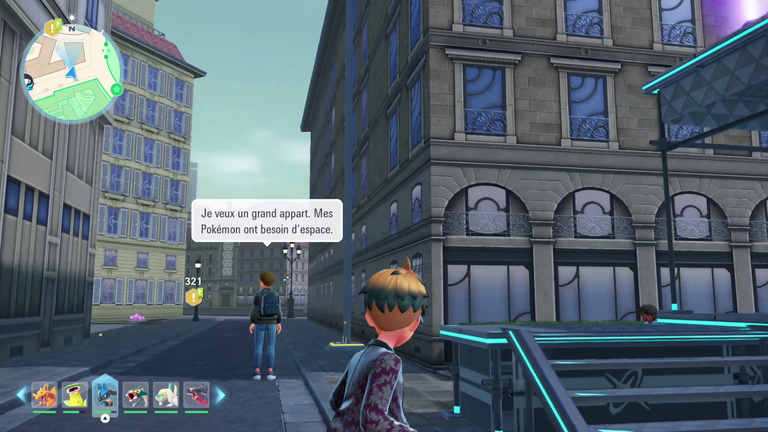Click the party bar's left arrow
768x432 pixels.
[x=21, y=395]
